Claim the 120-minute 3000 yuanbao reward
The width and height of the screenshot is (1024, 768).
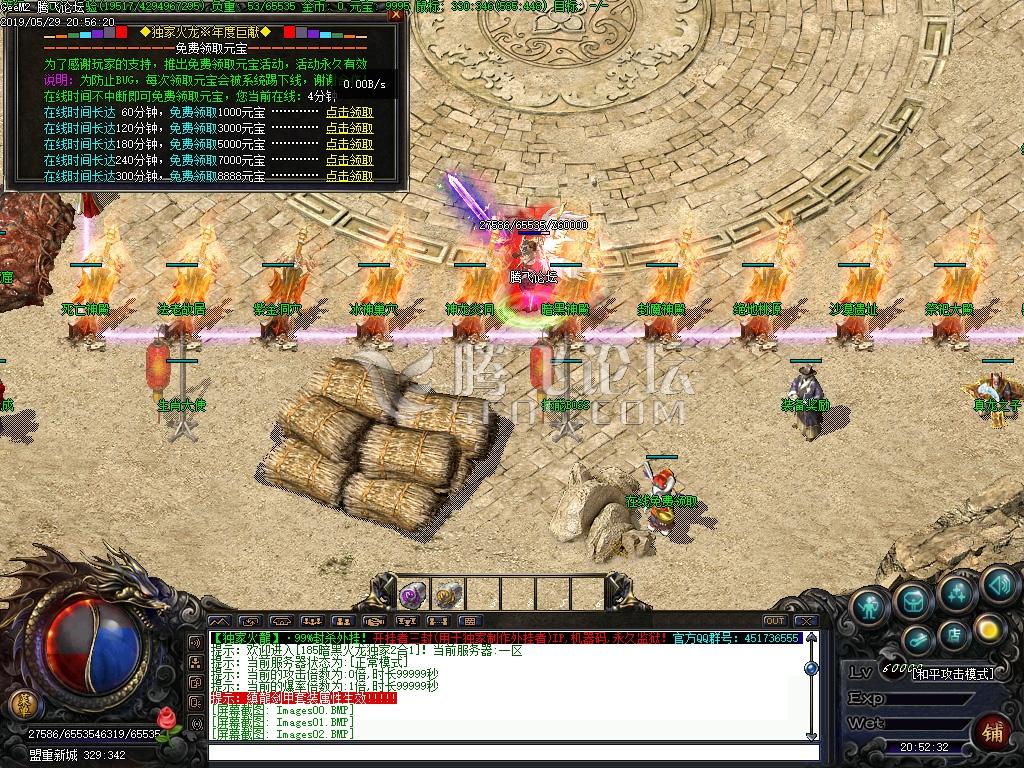tap(349, 128)
